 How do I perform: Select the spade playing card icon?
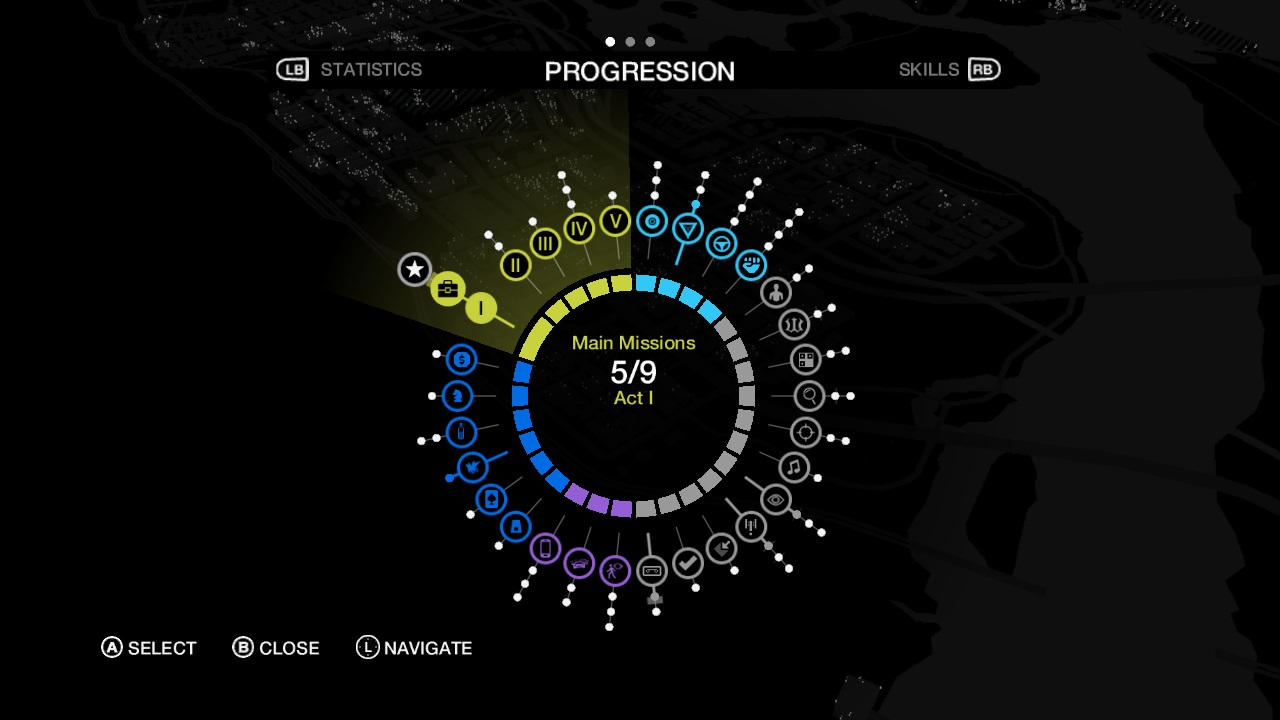[x=491, y=499]
